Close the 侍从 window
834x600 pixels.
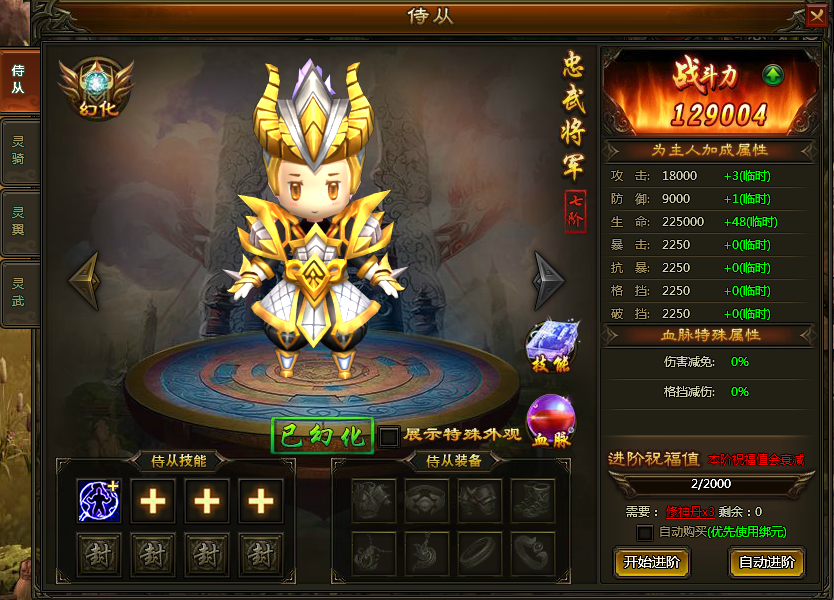tap(816, 16)
